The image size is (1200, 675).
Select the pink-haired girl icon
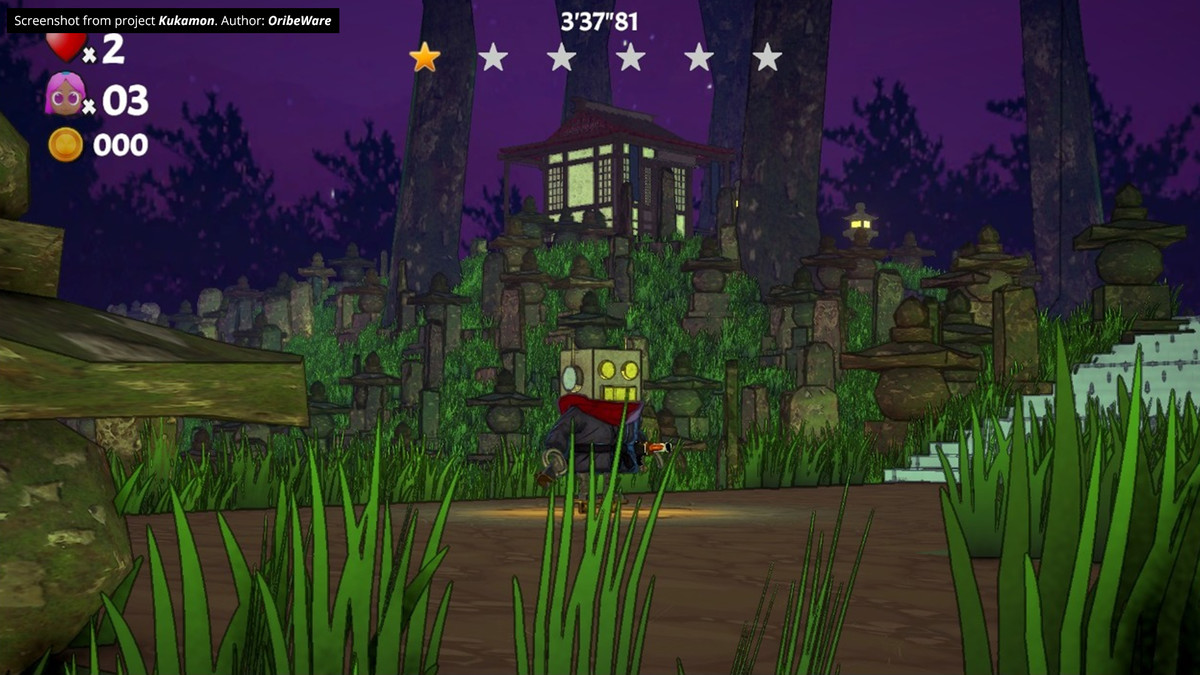63,96
